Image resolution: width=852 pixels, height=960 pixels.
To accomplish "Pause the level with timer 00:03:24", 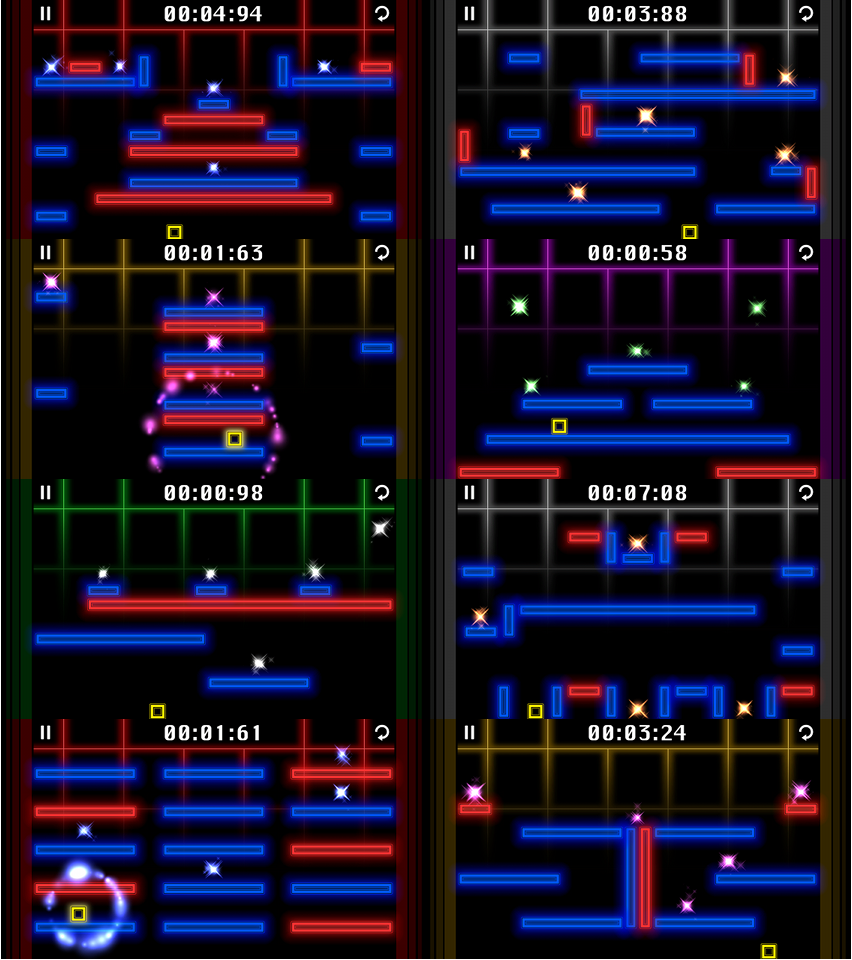I will tap(469, 732).
